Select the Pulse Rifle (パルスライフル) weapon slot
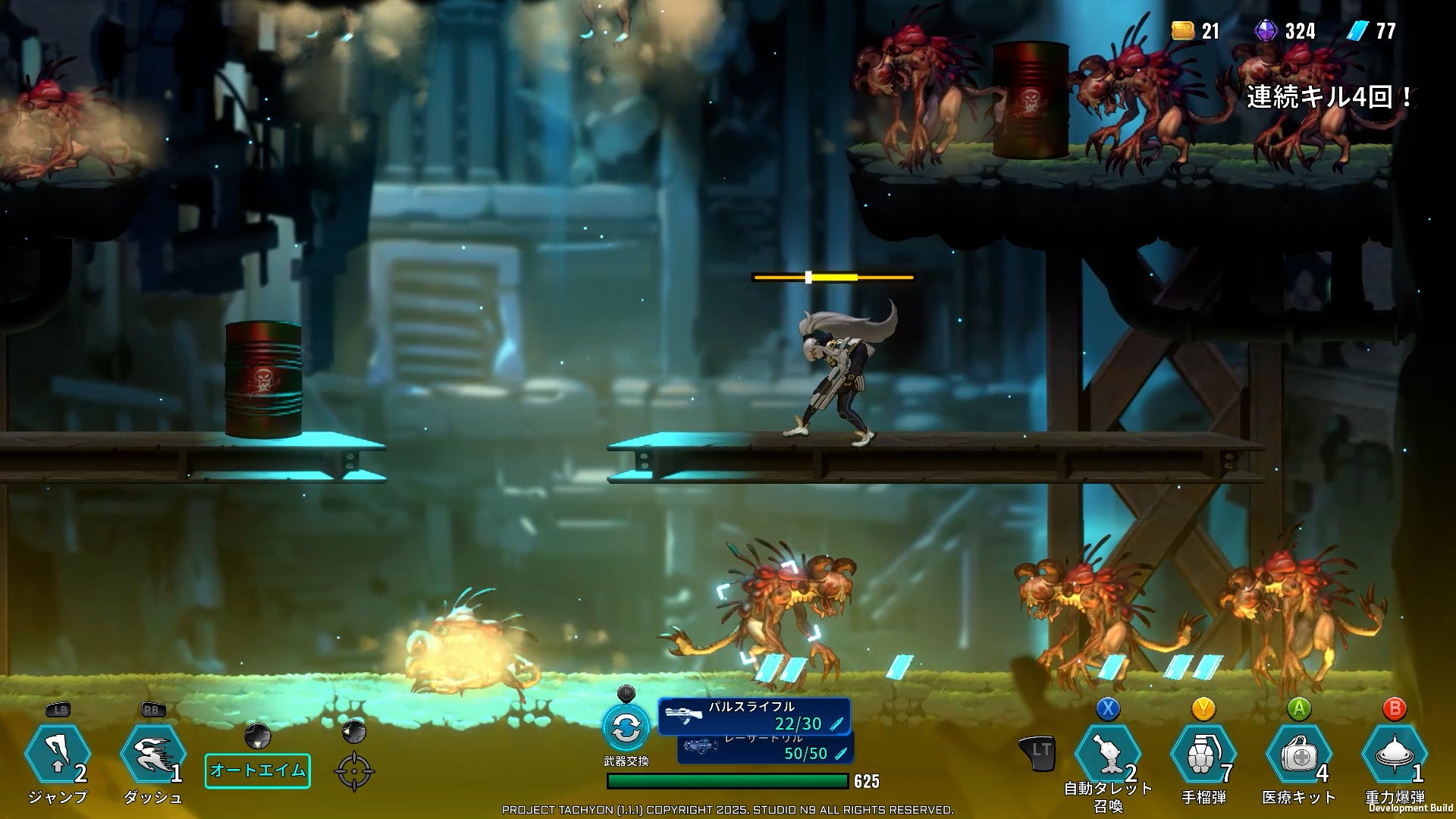 tap(754, 717)
